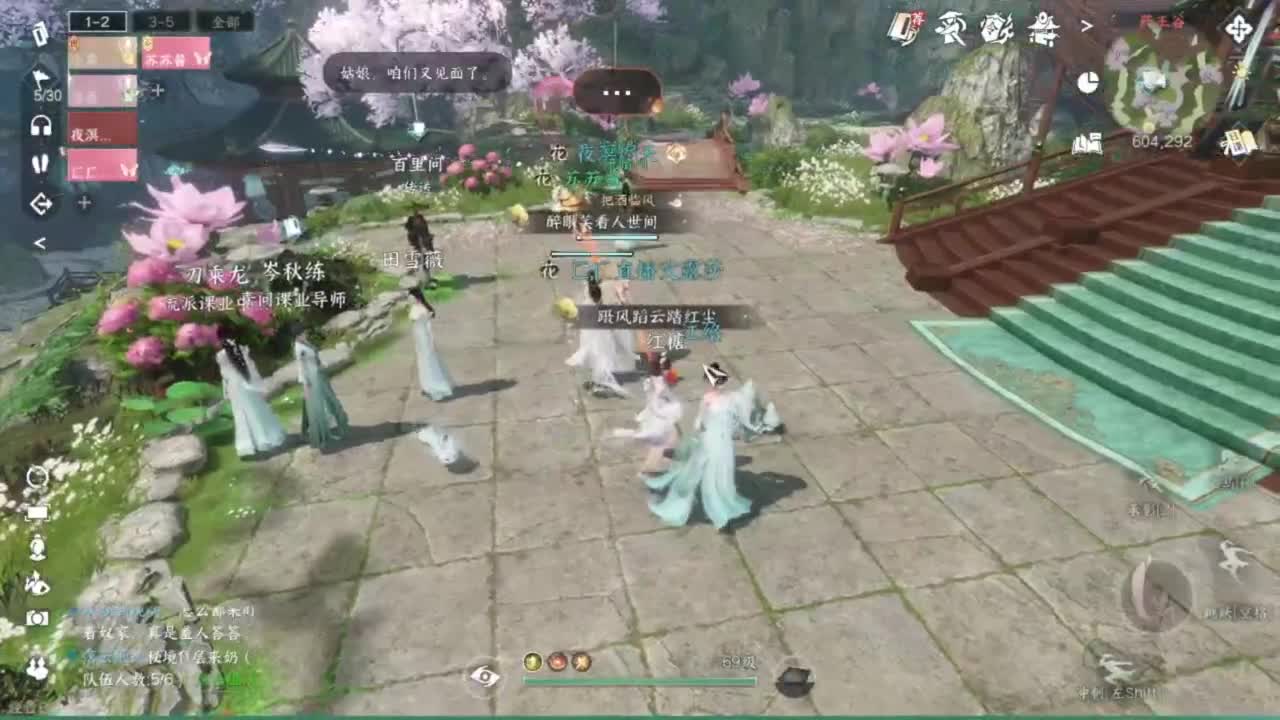Viewport: 1280px width, 720px height.
Task: Toggle the screen-share monitor icon in bottom-left
Action: pos(38,512)
